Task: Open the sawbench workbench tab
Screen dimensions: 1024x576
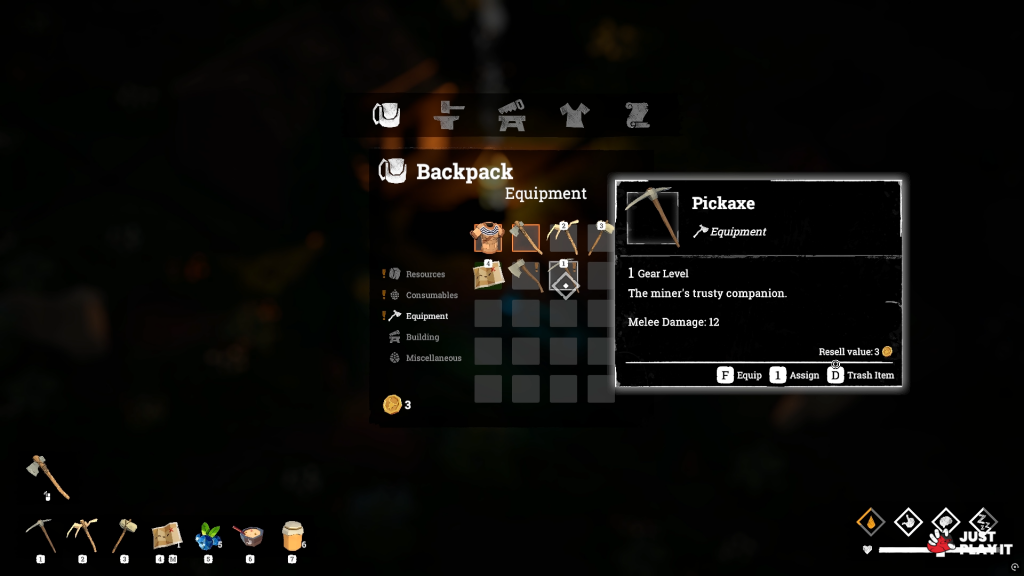Action: (x=512, y=116)
